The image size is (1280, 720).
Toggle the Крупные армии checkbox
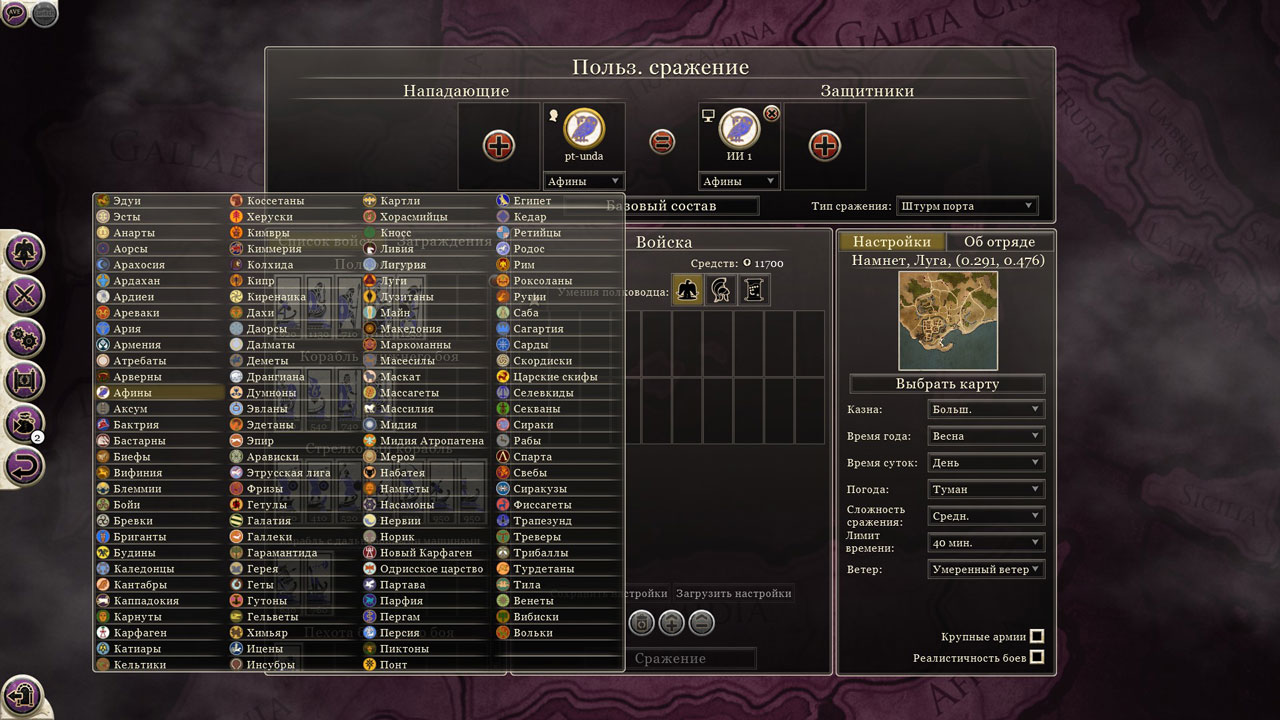pos(1037,637)
